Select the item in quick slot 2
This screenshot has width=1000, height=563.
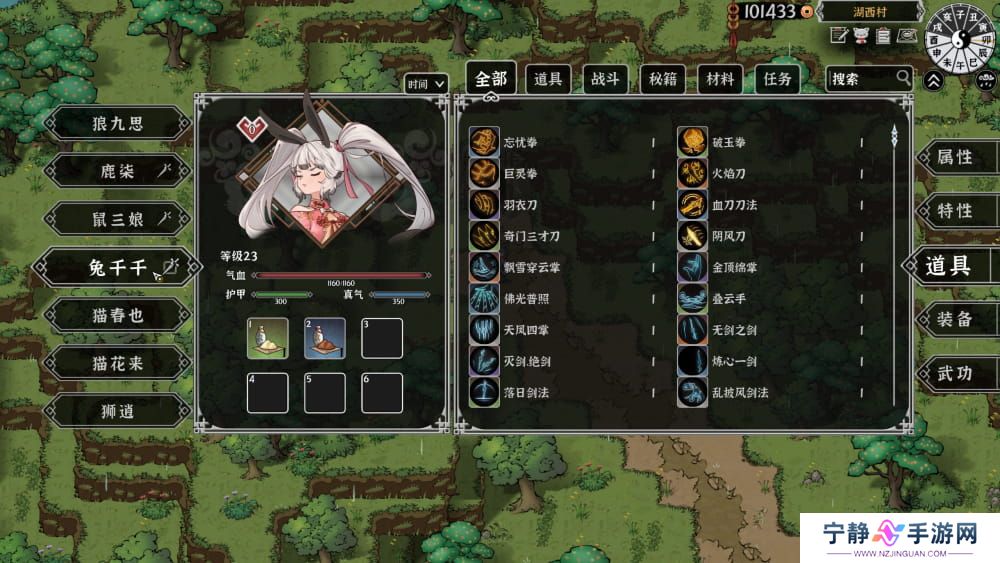click(325, 338)
